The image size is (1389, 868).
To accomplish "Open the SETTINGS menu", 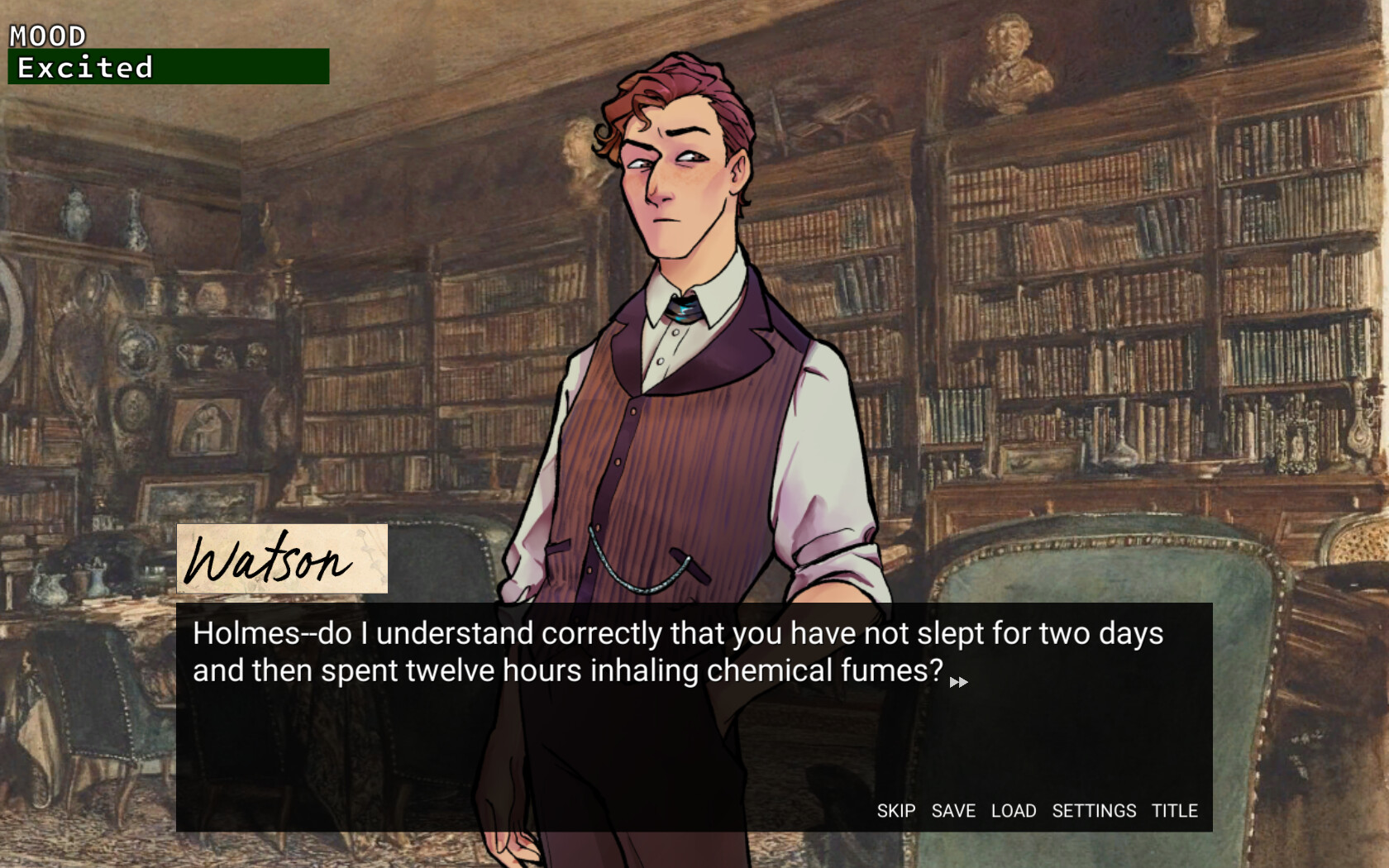I will point(1095,811).
